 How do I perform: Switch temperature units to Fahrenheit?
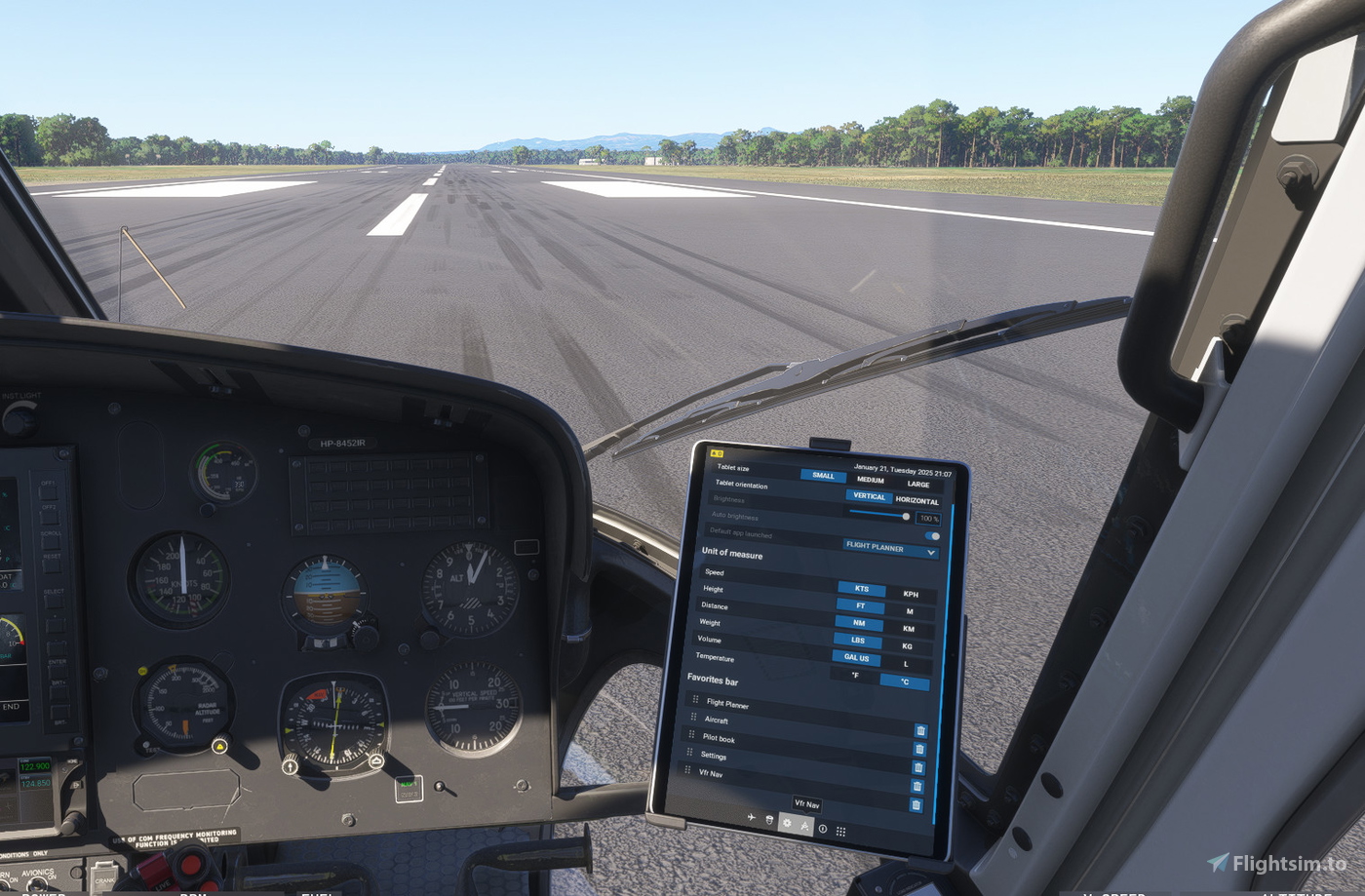pyautogui.click(x=854, y=676)
